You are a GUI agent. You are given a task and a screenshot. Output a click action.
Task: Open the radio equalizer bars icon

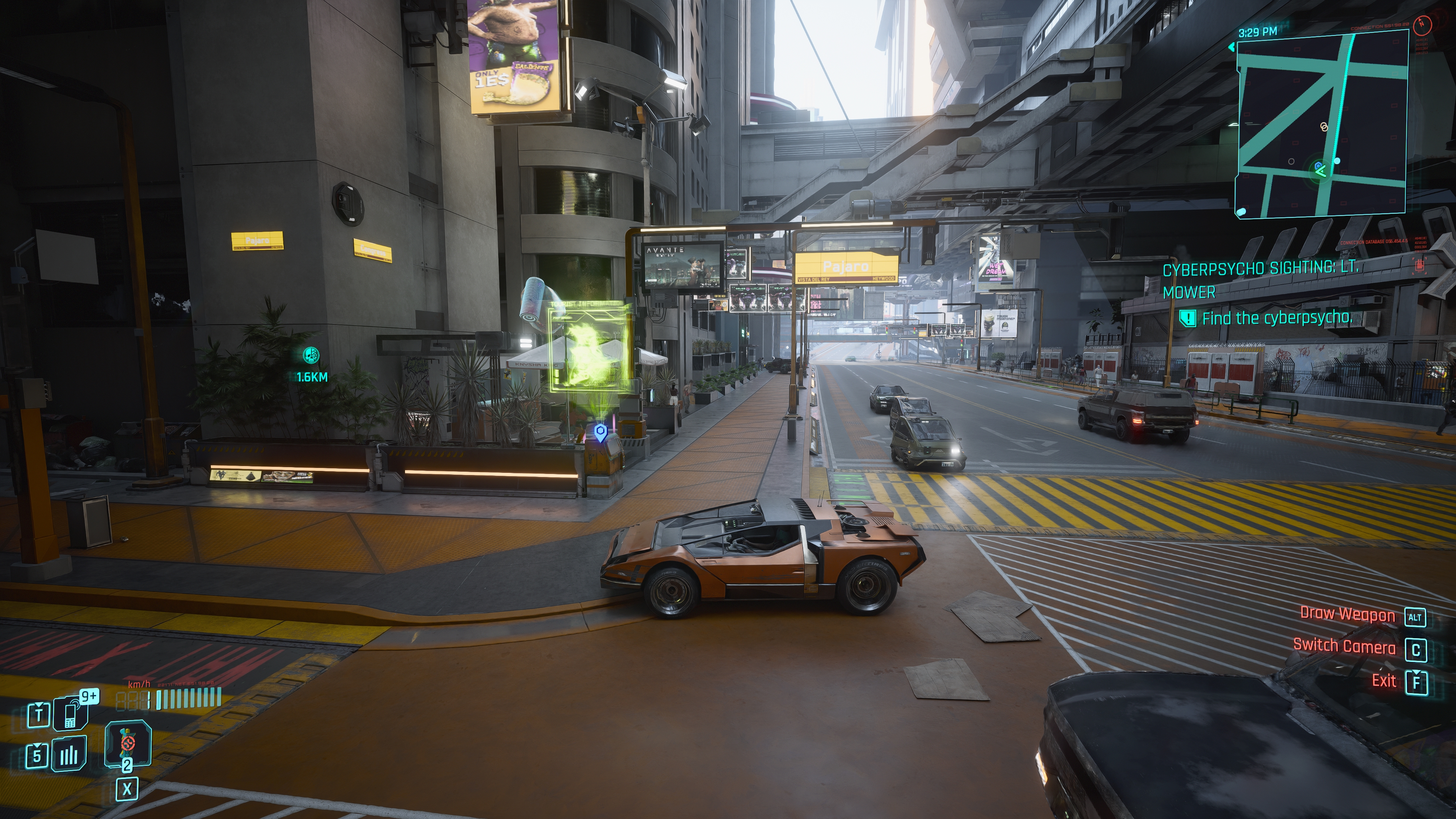(x=69, y=754)
